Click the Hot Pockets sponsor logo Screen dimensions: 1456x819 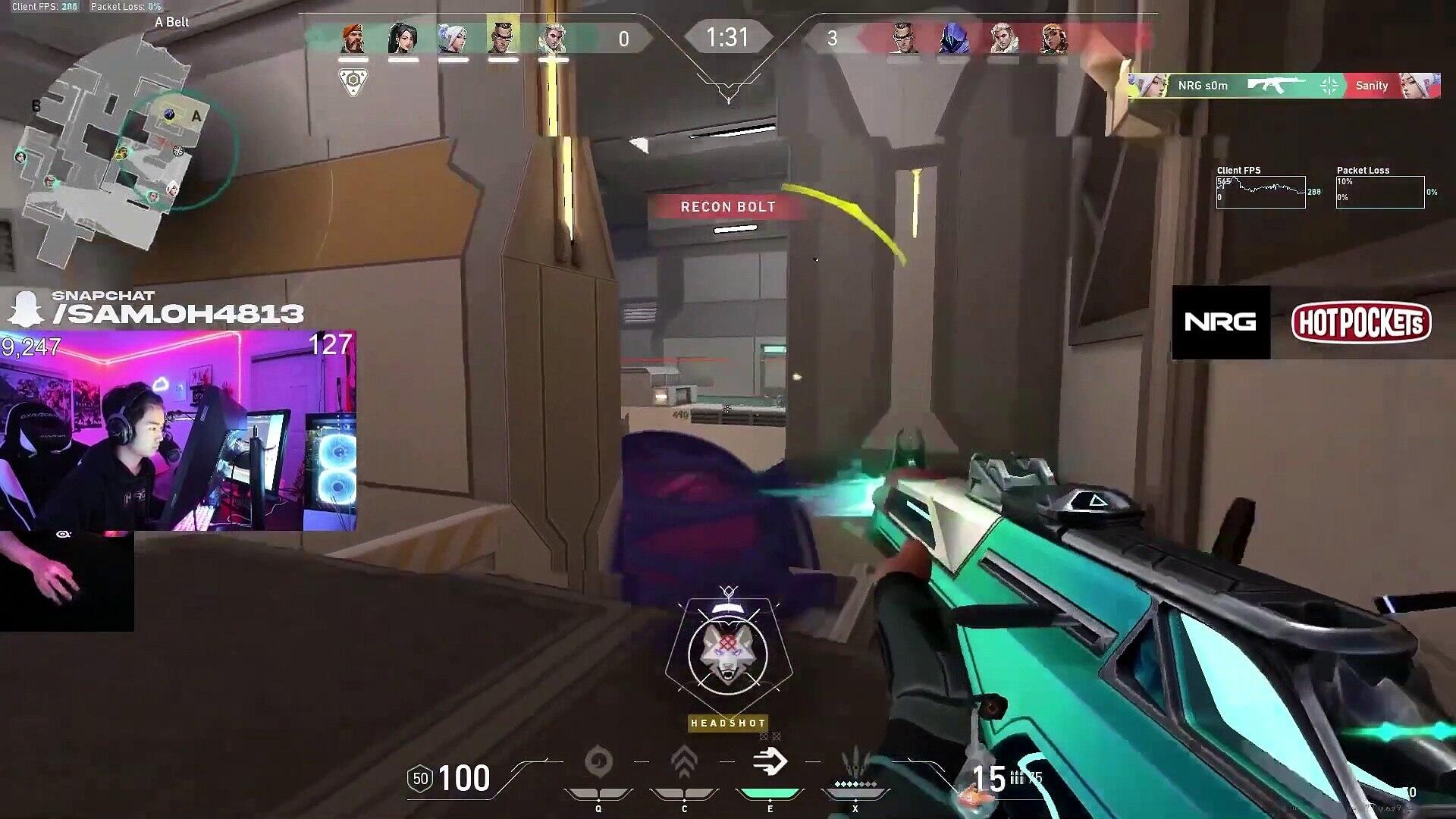click(x=1361, y=323)
